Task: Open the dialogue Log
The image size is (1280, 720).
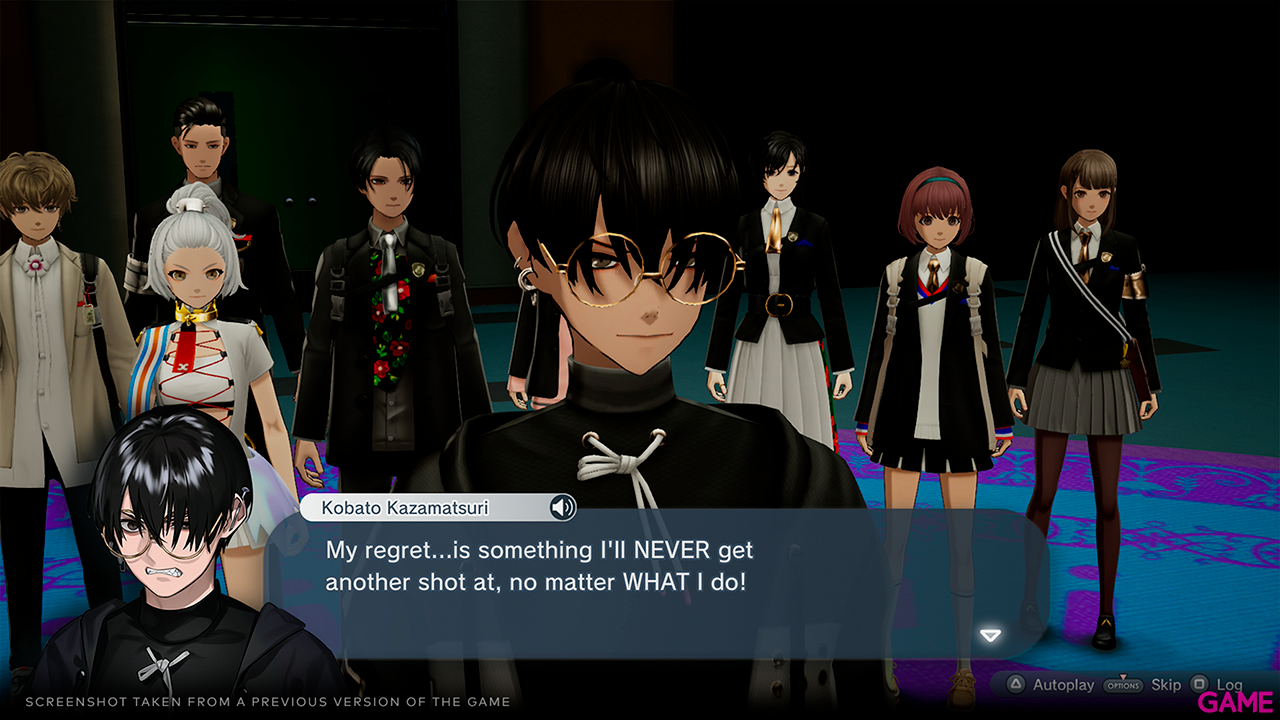Action: pyautogui.click(x=1229, y=685)
